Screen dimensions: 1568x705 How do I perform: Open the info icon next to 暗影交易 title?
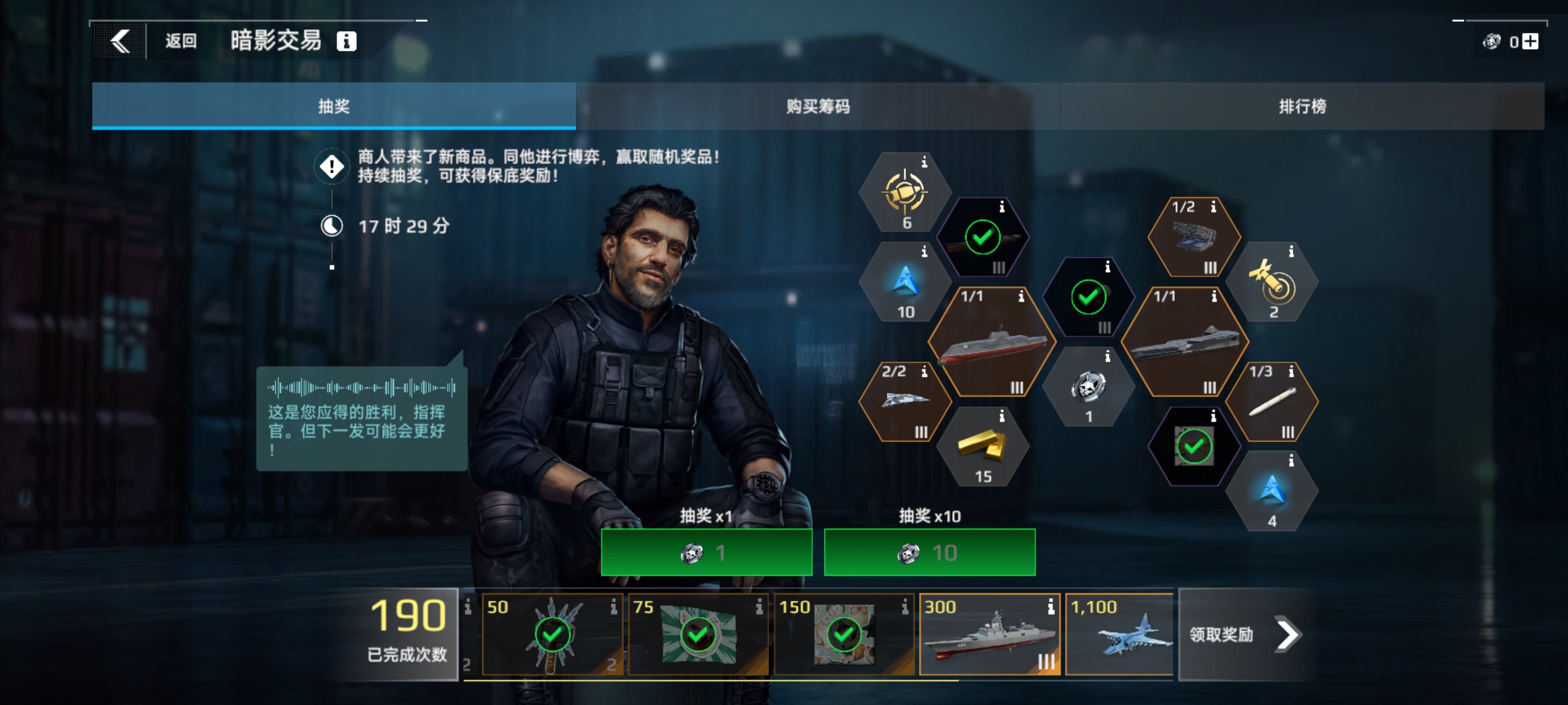pyautogui.click(x=347, y=42)
